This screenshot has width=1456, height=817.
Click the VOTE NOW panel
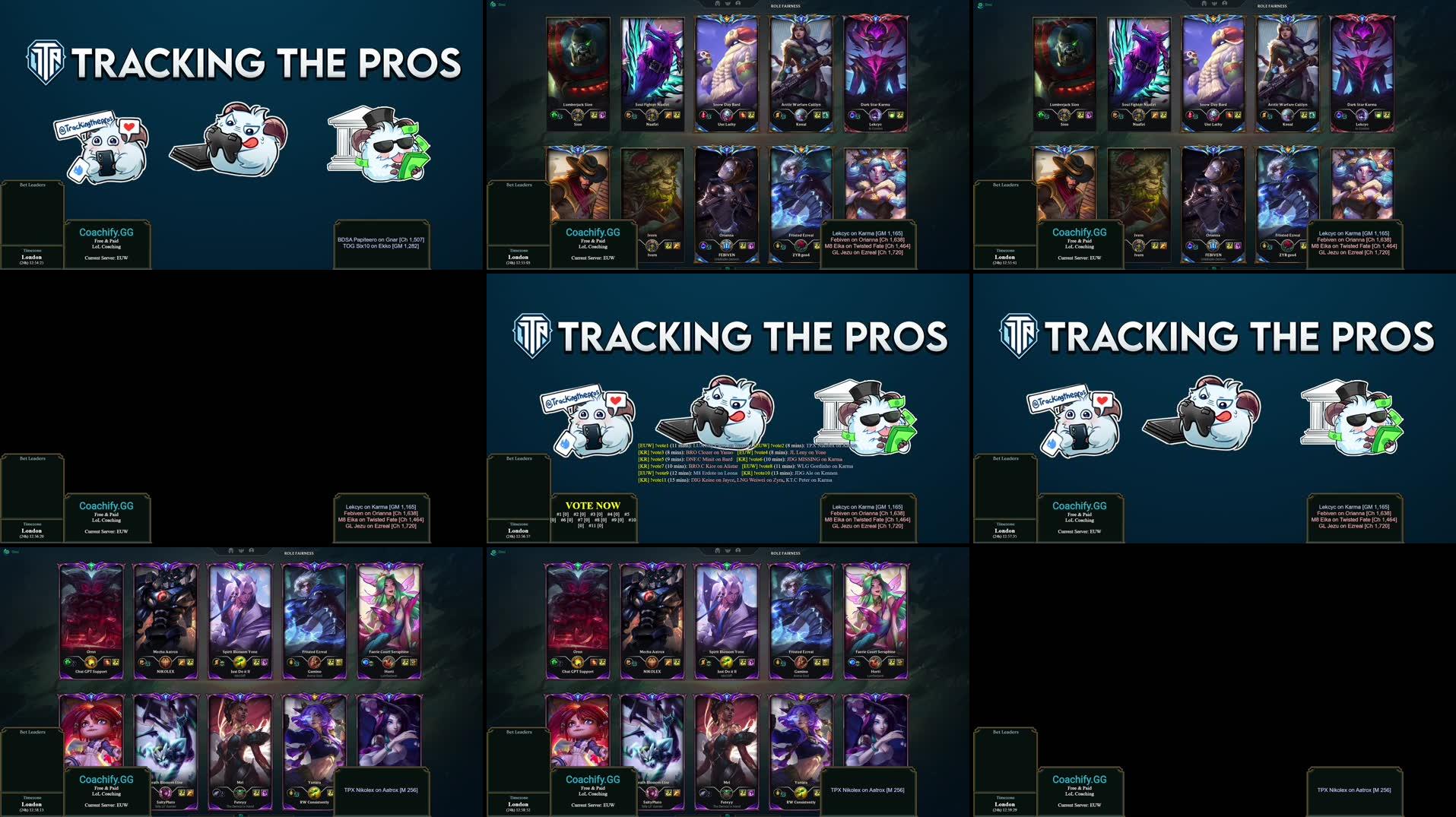click(x=592, y=515)
